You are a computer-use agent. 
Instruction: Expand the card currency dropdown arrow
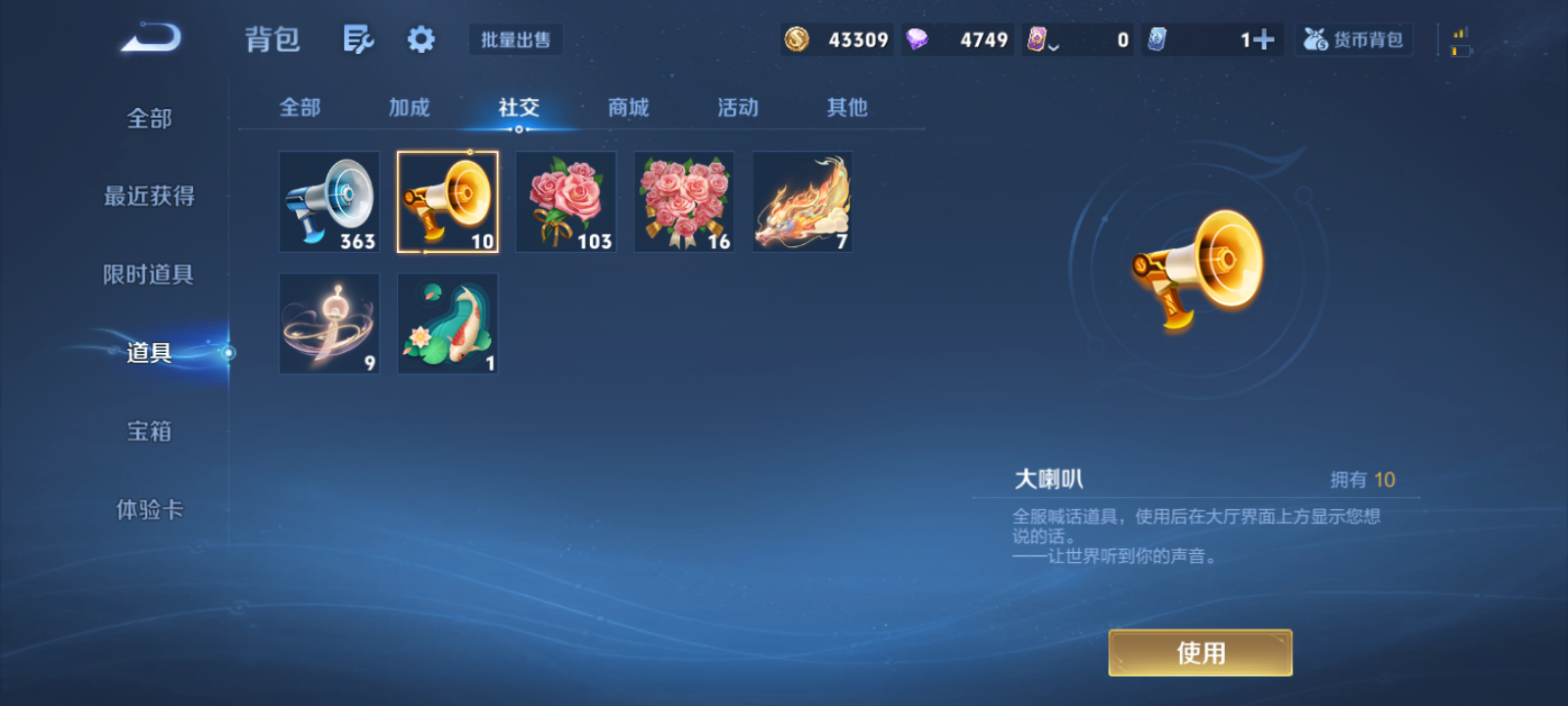click(1054, 44)
